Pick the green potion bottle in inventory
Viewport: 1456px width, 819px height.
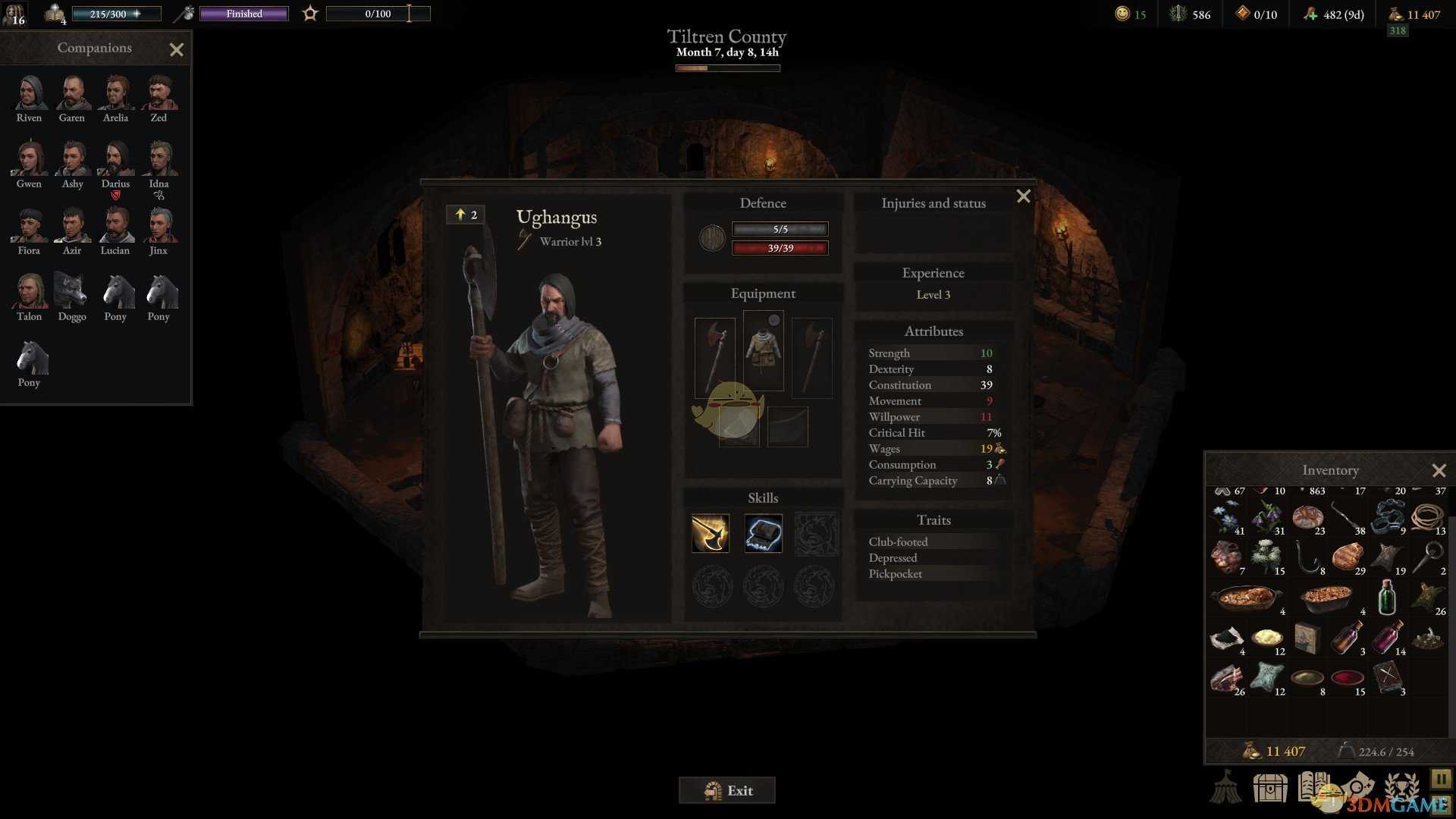click(1387, 598)
